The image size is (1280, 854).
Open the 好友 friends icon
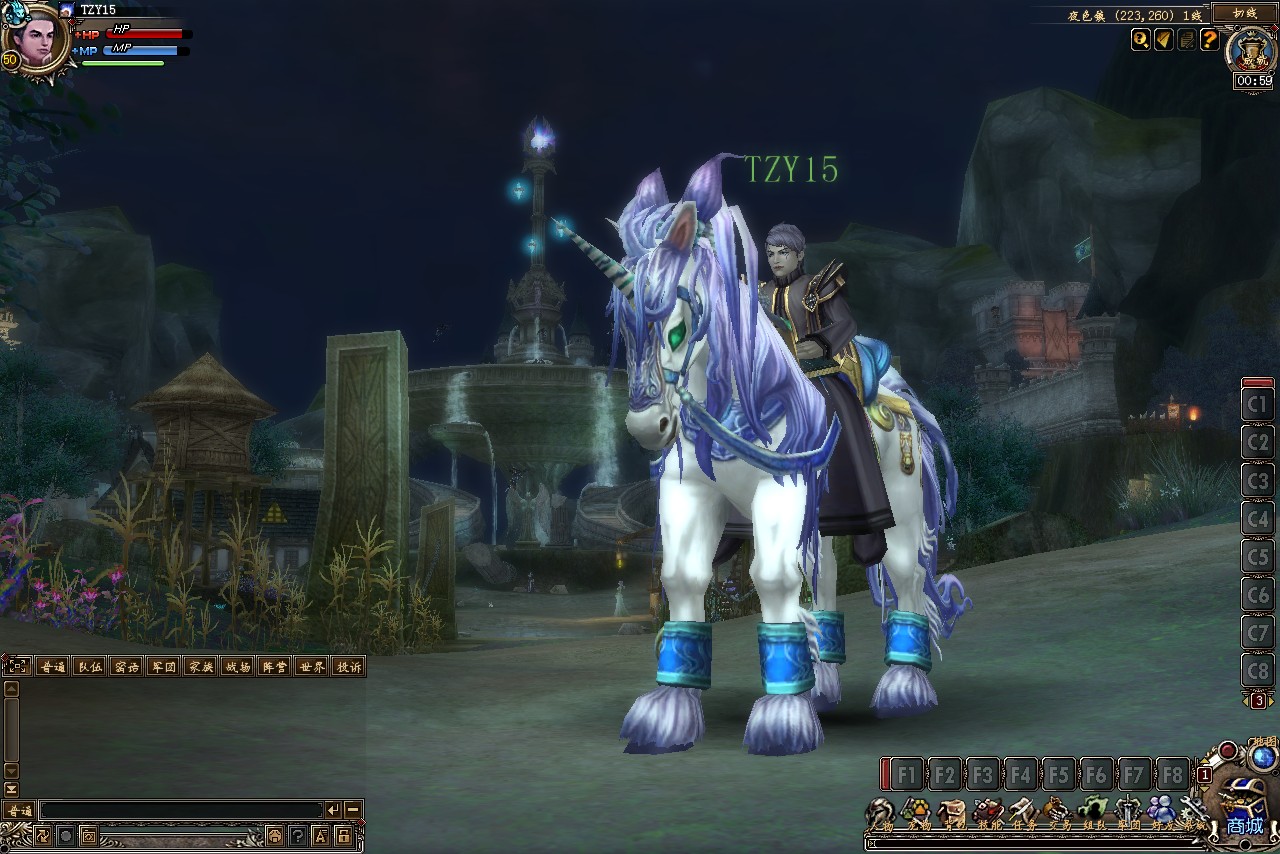(1161, 810)
